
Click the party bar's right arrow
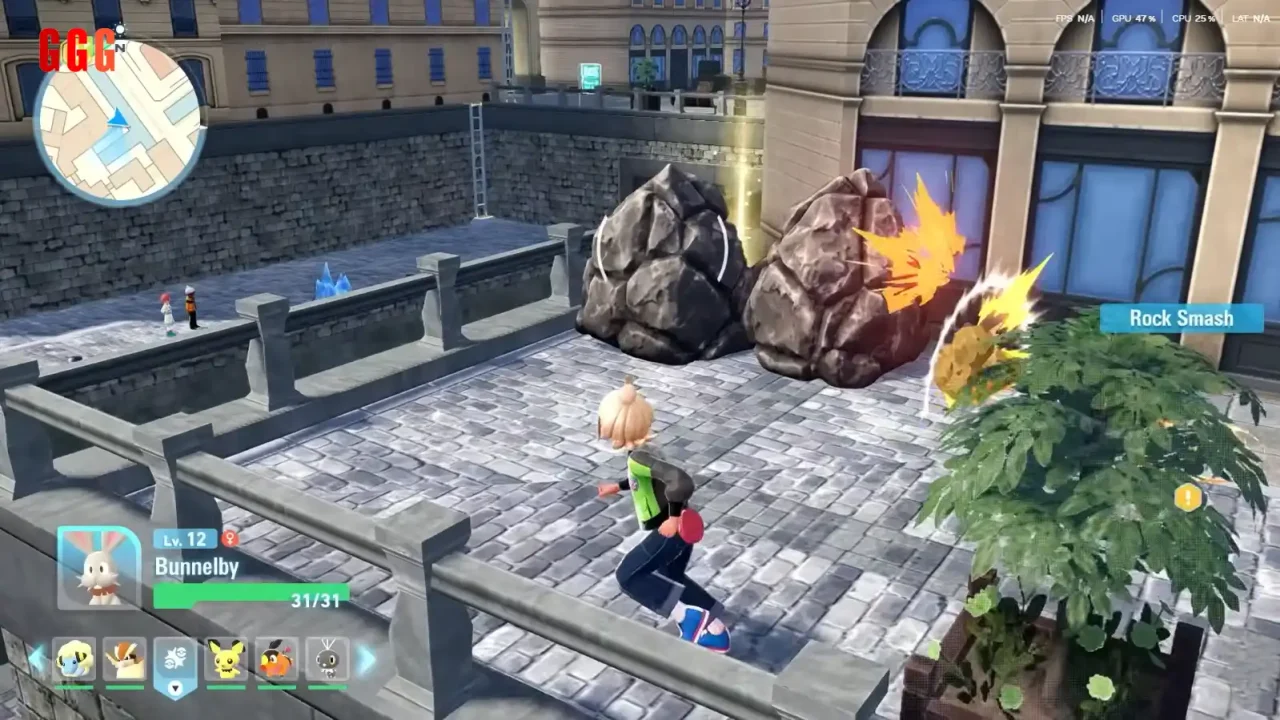point(366,659)
